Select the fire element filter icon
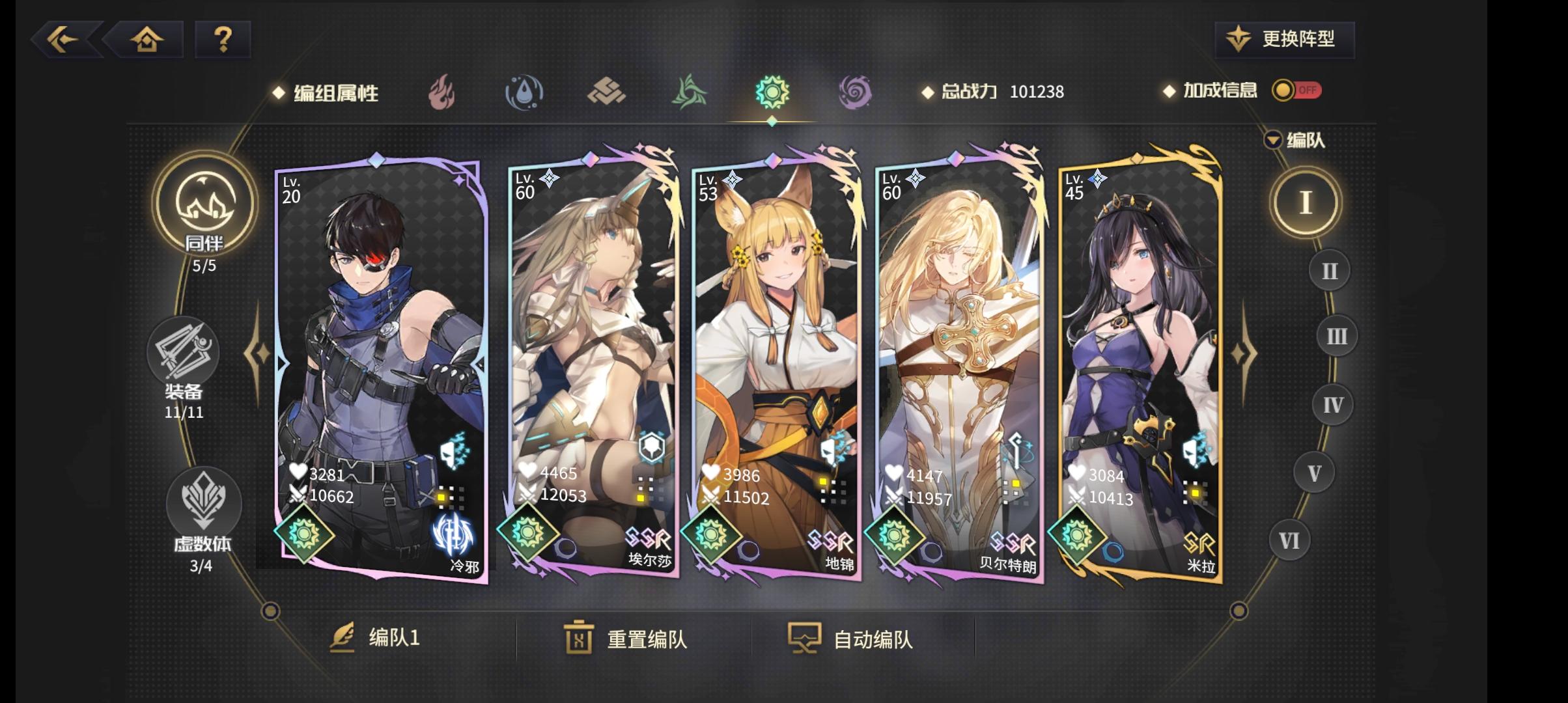This screenshot has width=1568, height=703. [443, 92]
